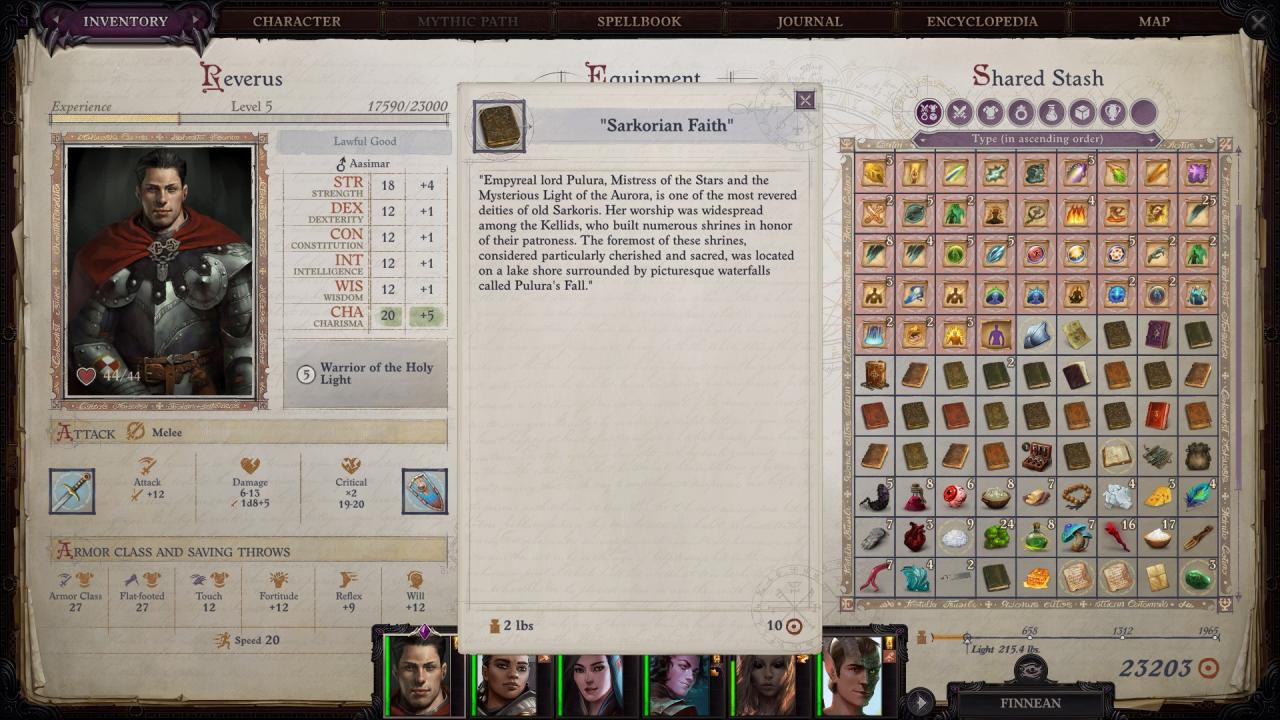The height and width of the screenshot is (720, 1280).
Task: Open the Encyclopedia tab
Action: point(982,21)
